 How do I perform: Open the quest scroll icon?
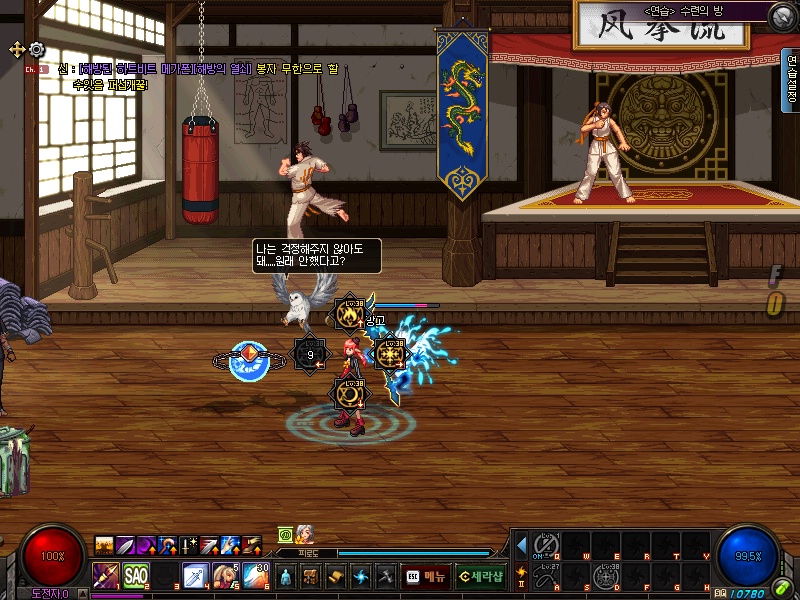tap(336, 577)
